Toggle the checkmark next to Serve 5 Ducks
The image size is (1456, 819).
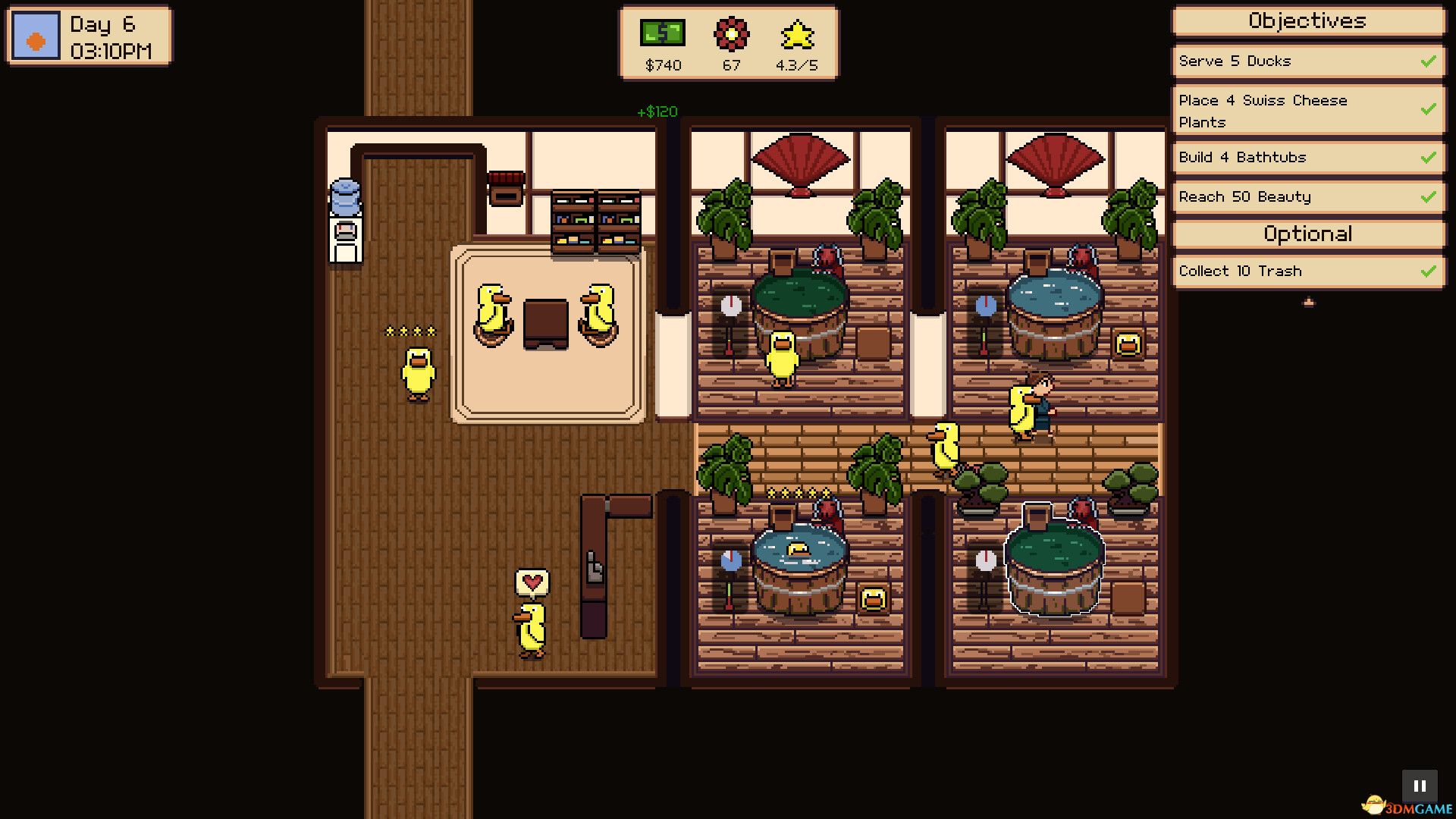click(1429, 61)
